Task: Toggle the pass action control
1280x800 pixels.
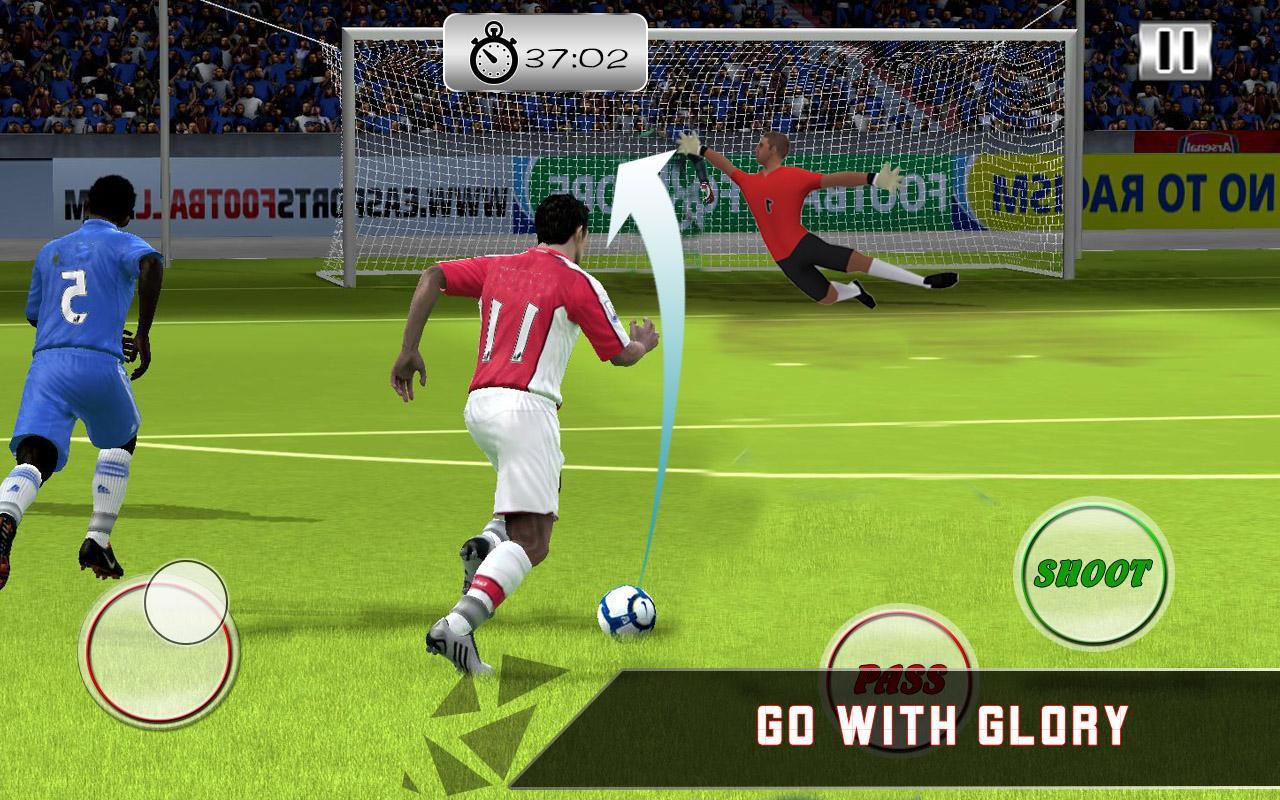Action: pos(898,678)
